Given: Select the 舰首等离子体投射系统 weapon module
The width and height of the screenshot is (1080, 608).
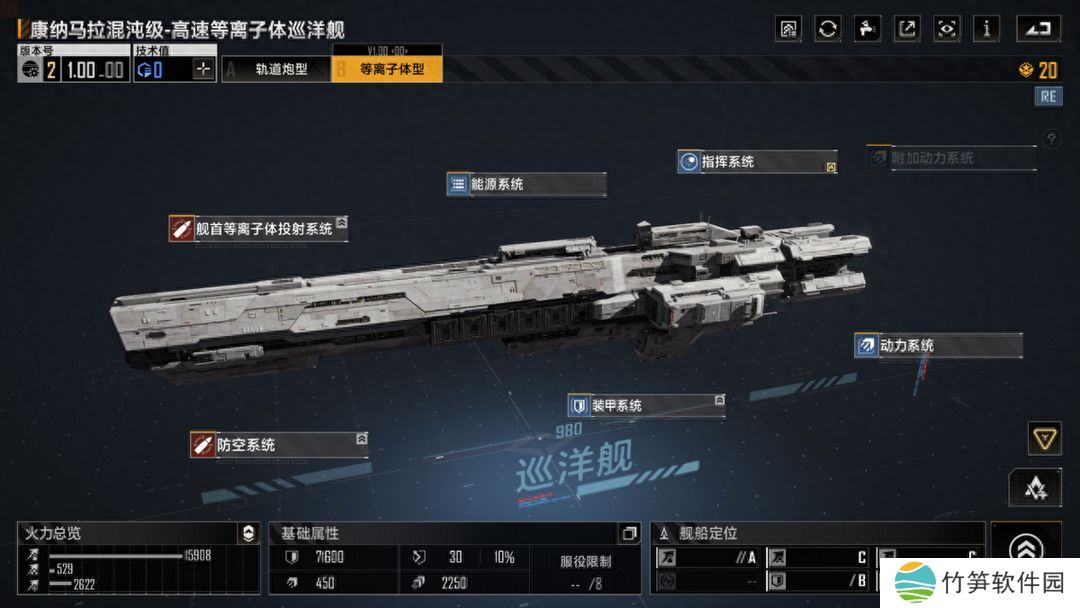Looking at the screenshot, I should coord(258,229).
